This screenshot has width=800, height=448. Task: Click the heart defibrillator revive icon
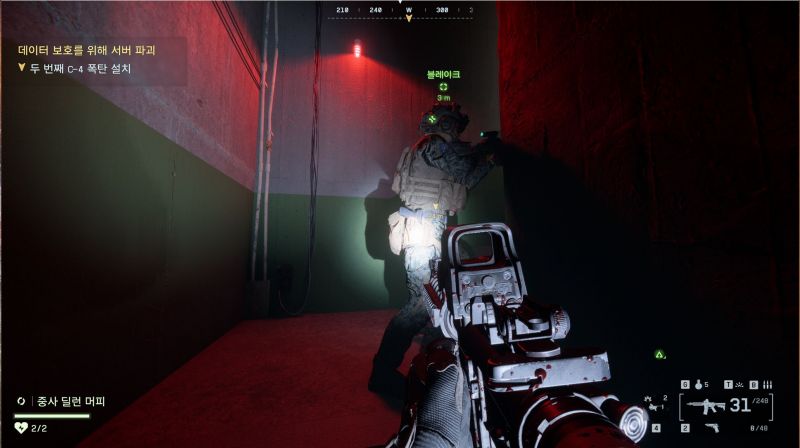21,428
